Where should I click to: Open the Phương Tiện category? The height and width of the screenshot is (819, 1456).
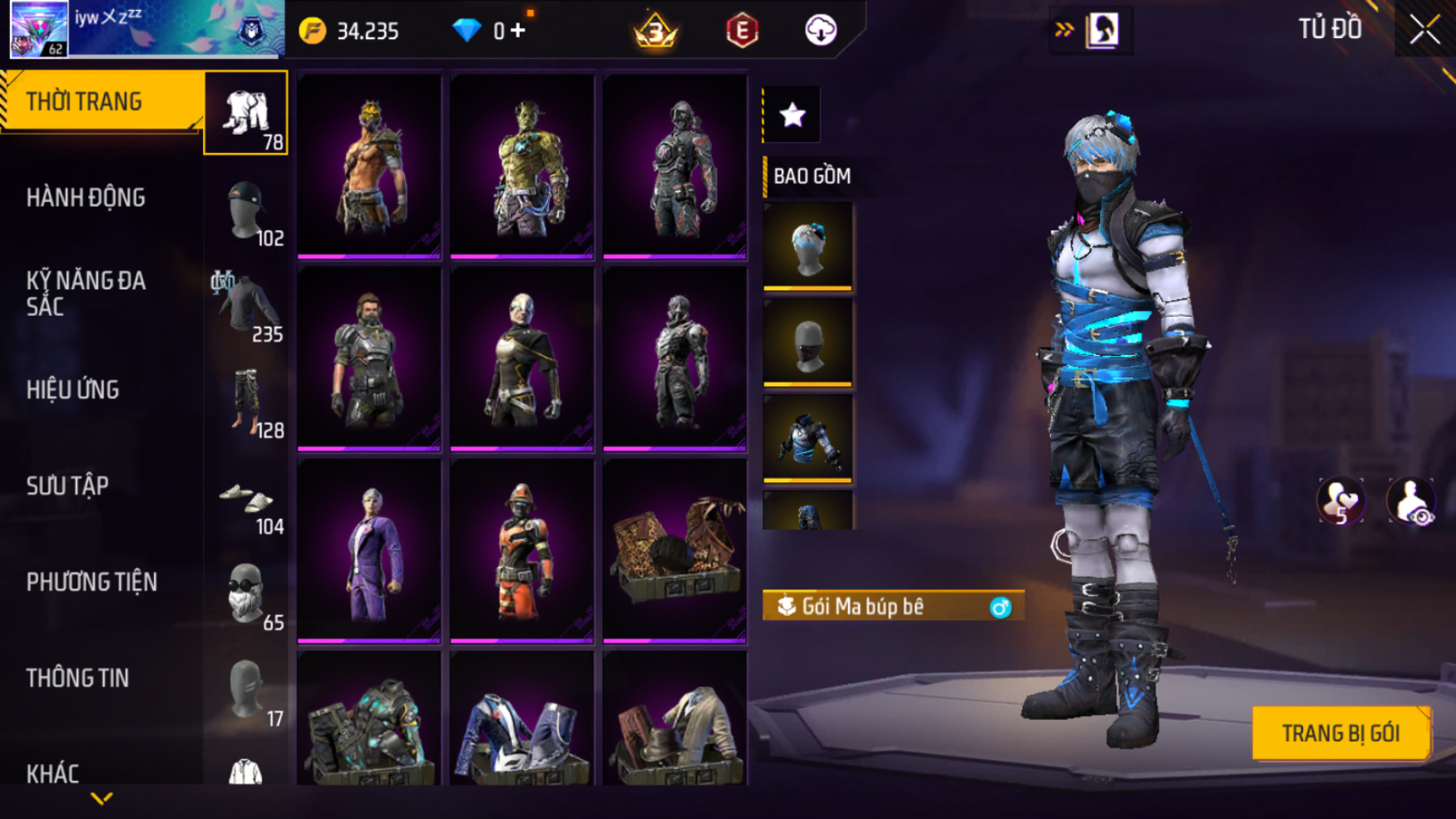click(91, 582)
